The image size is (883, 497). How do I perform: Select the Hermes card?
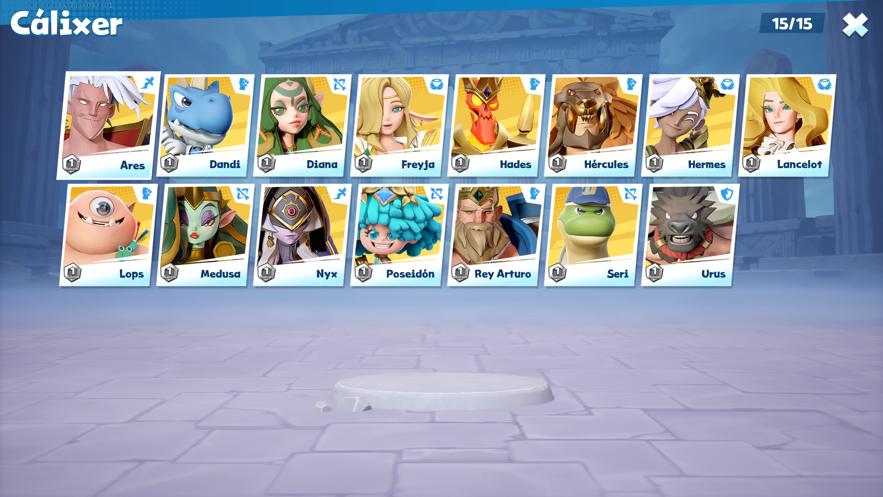pyautogui.click(x=690, y=125)
